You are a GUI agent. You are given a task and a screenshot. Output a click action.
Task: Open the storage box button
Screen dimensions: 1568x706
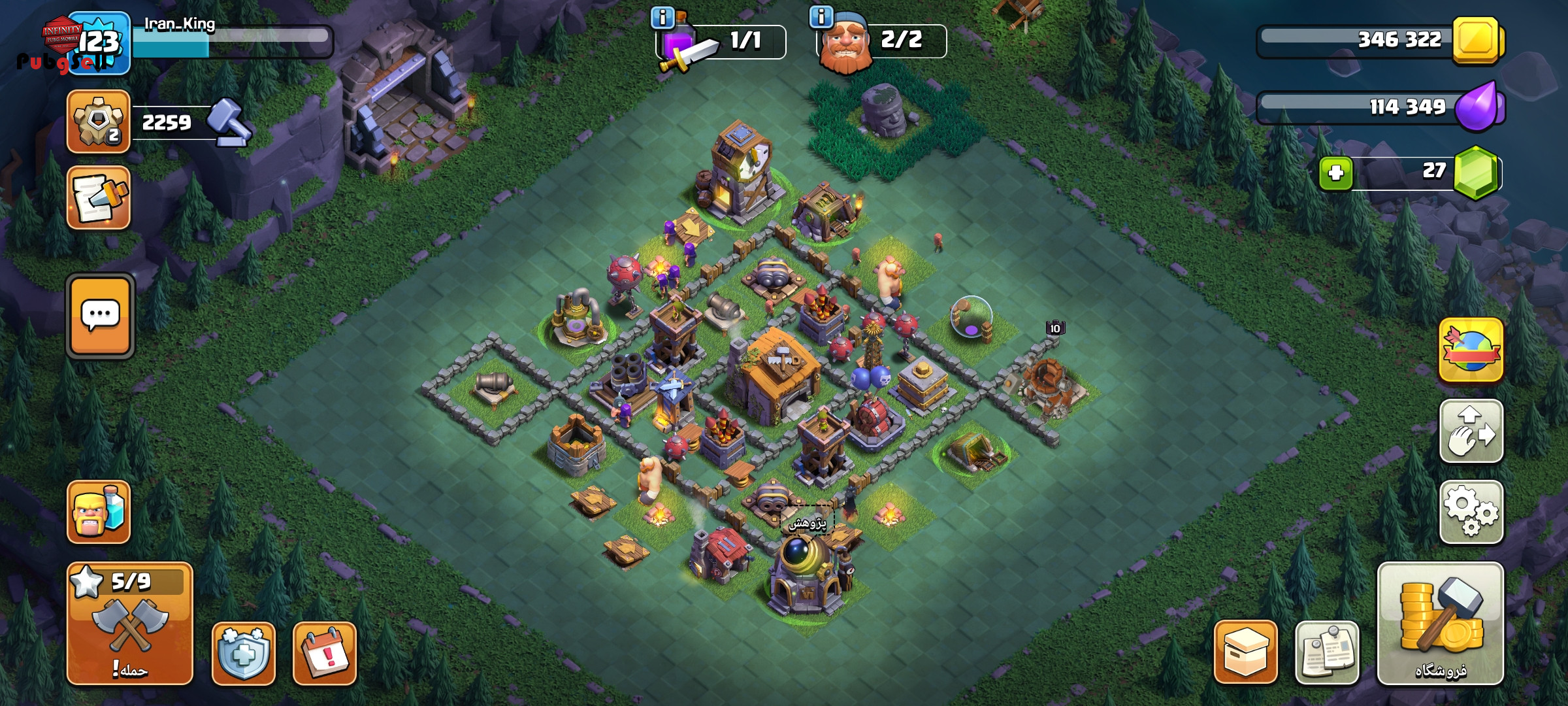[1245, 652]
